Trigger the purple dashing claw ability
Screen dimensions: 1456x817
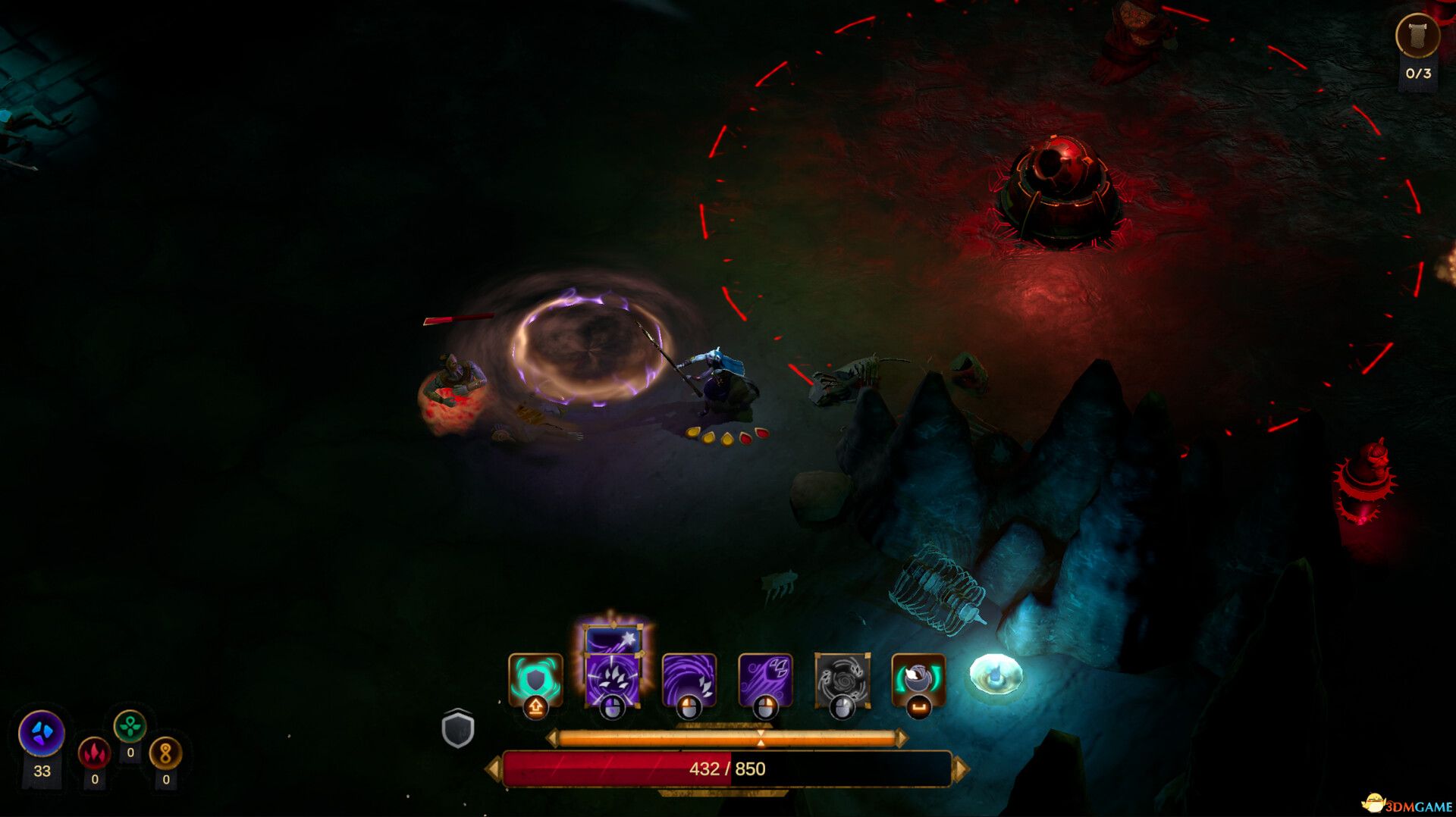765,679
